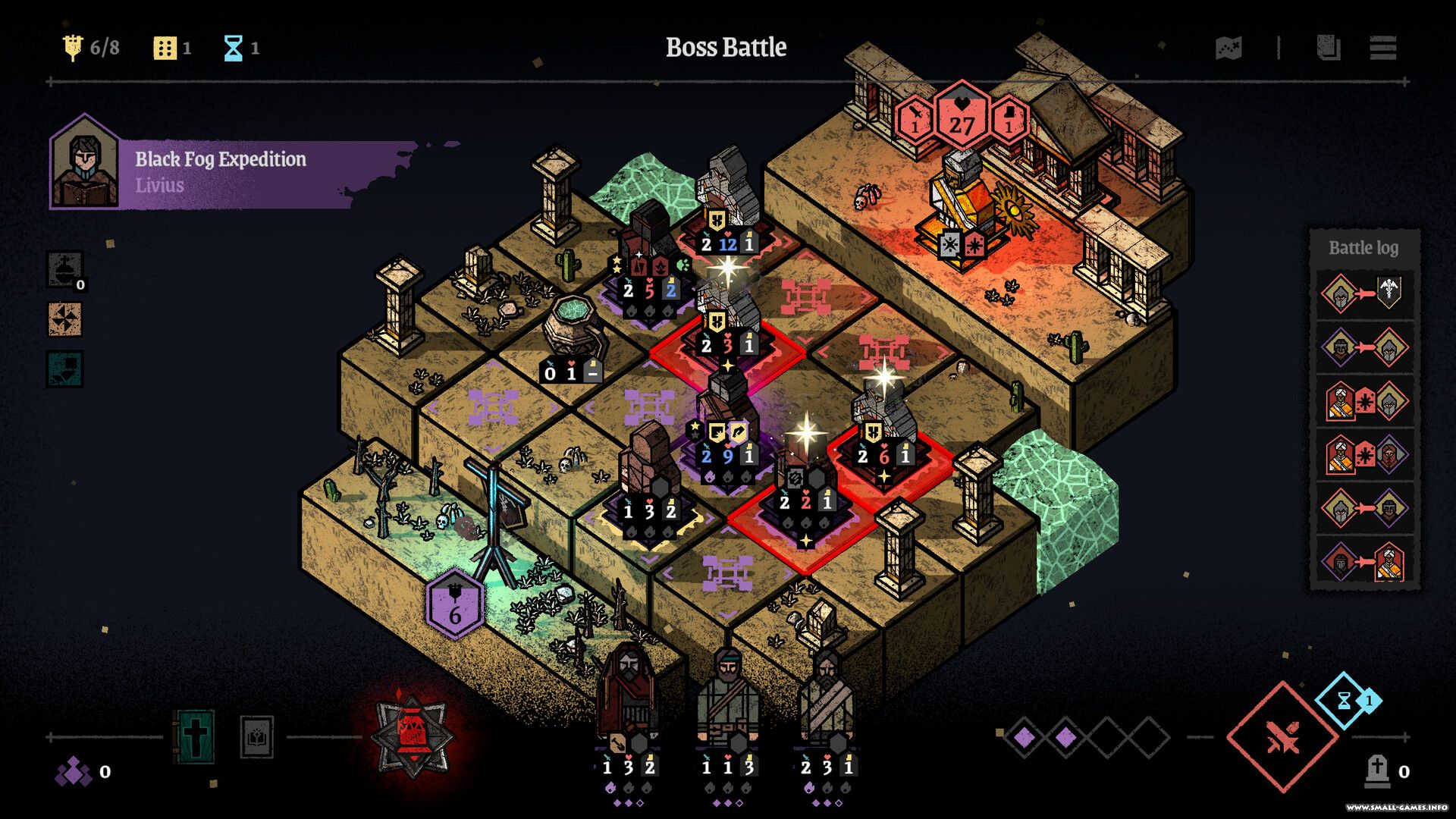
Task: Open the hamburger menu
Action: coord(1383,48)
